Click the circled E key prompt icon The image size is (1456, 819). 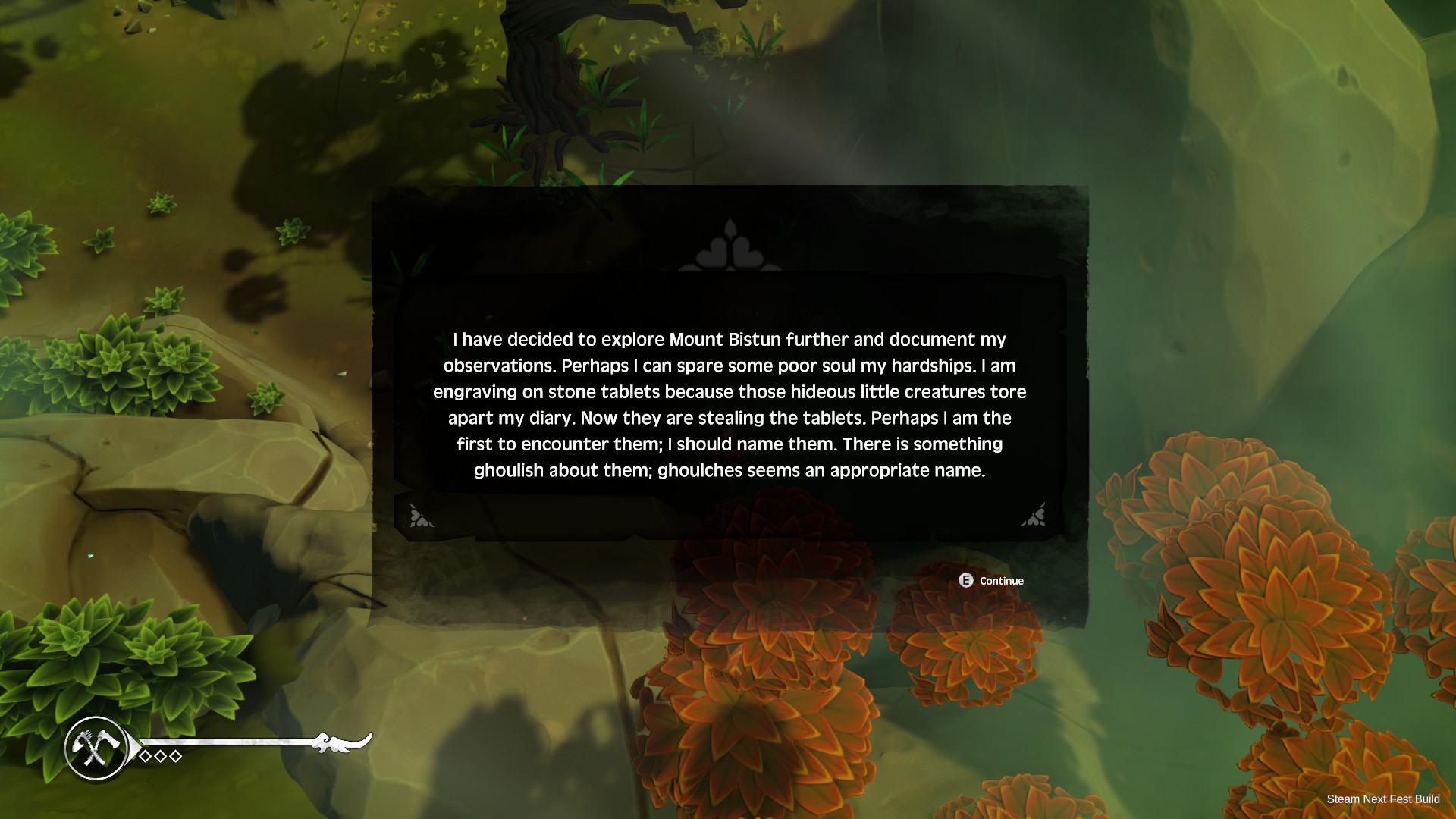pyautogui.click(x=965, y=581)
